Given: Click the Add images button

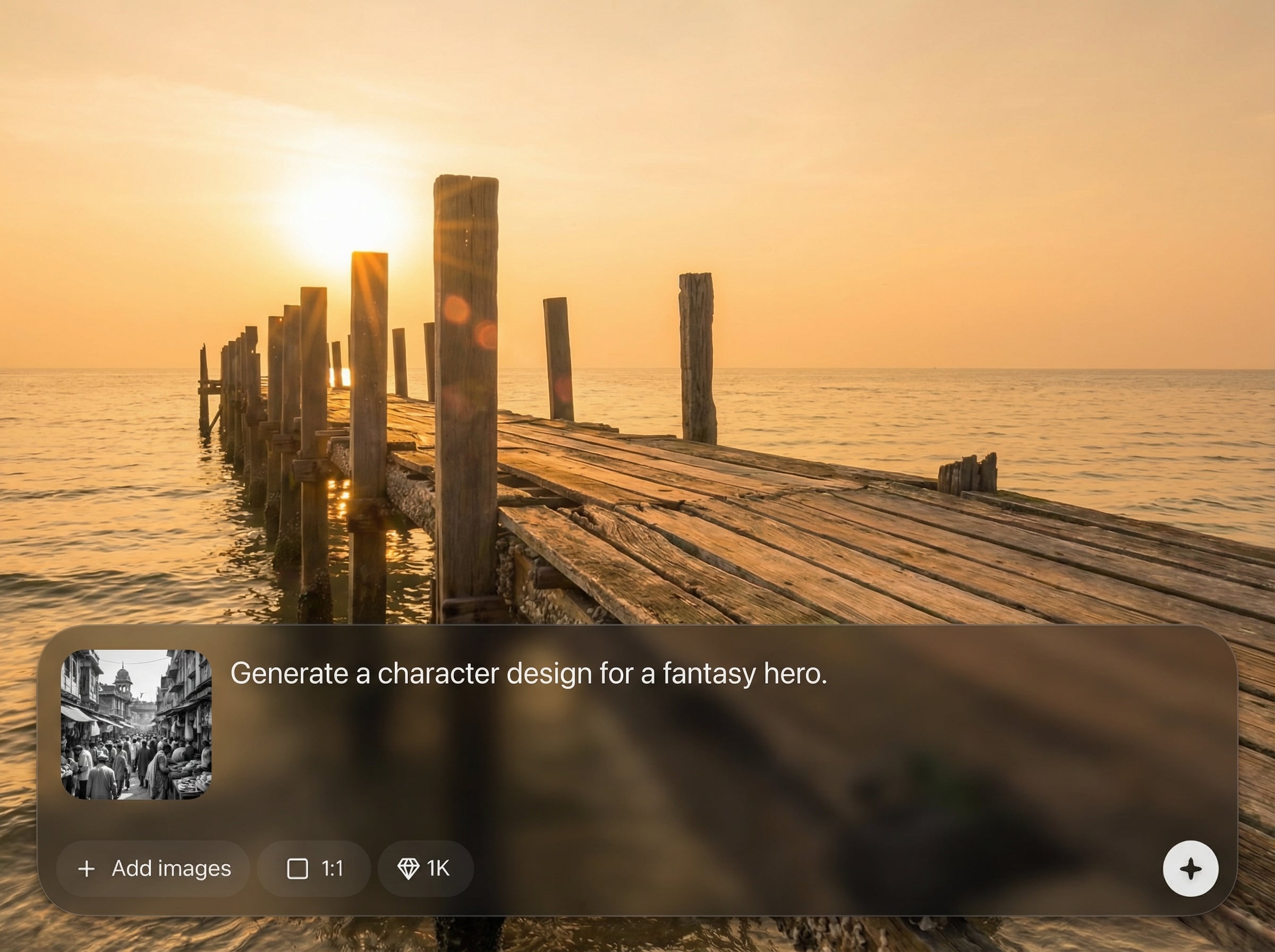Looking at the screenshot, I should pyautogui.click(x=153, y=868).
